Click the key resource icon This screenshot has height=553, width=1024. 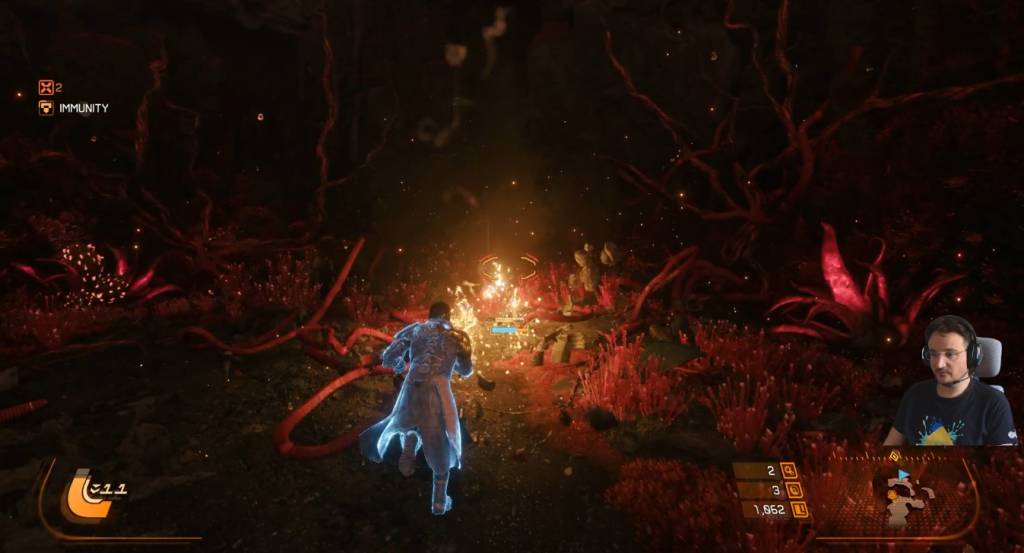pyautogui.click(x=788, y=470)
